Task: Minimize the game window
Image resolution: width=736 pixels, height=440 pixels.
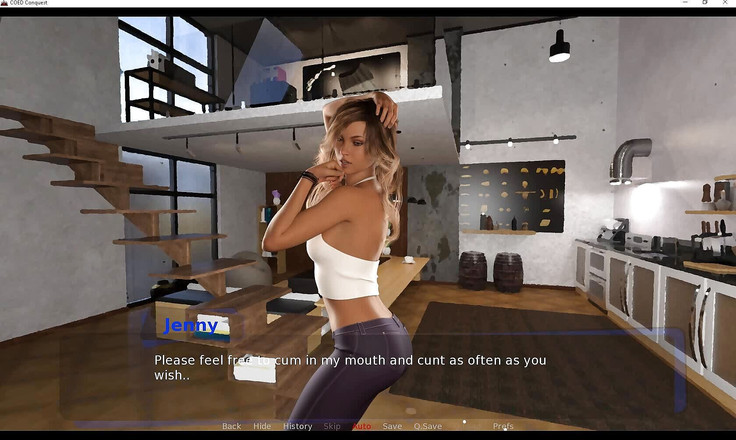Action: pos(683,3)
